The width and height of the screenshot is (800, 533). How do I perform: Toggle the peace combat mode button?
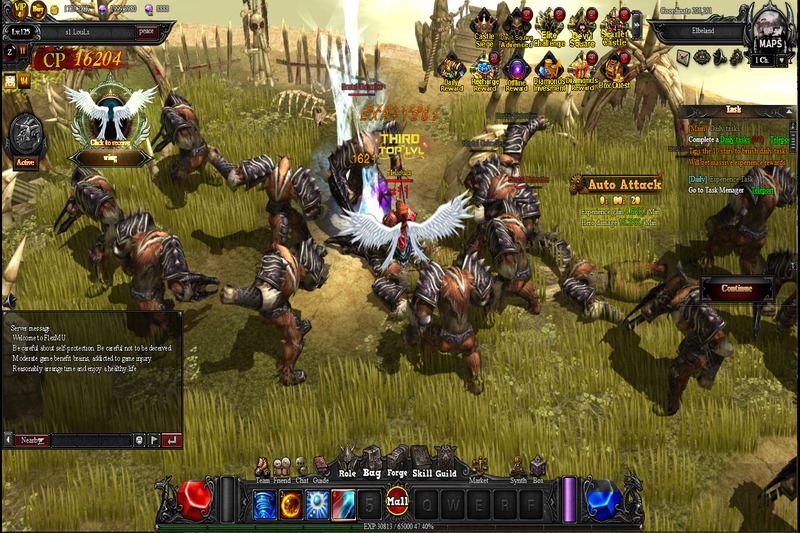point(147,31)
